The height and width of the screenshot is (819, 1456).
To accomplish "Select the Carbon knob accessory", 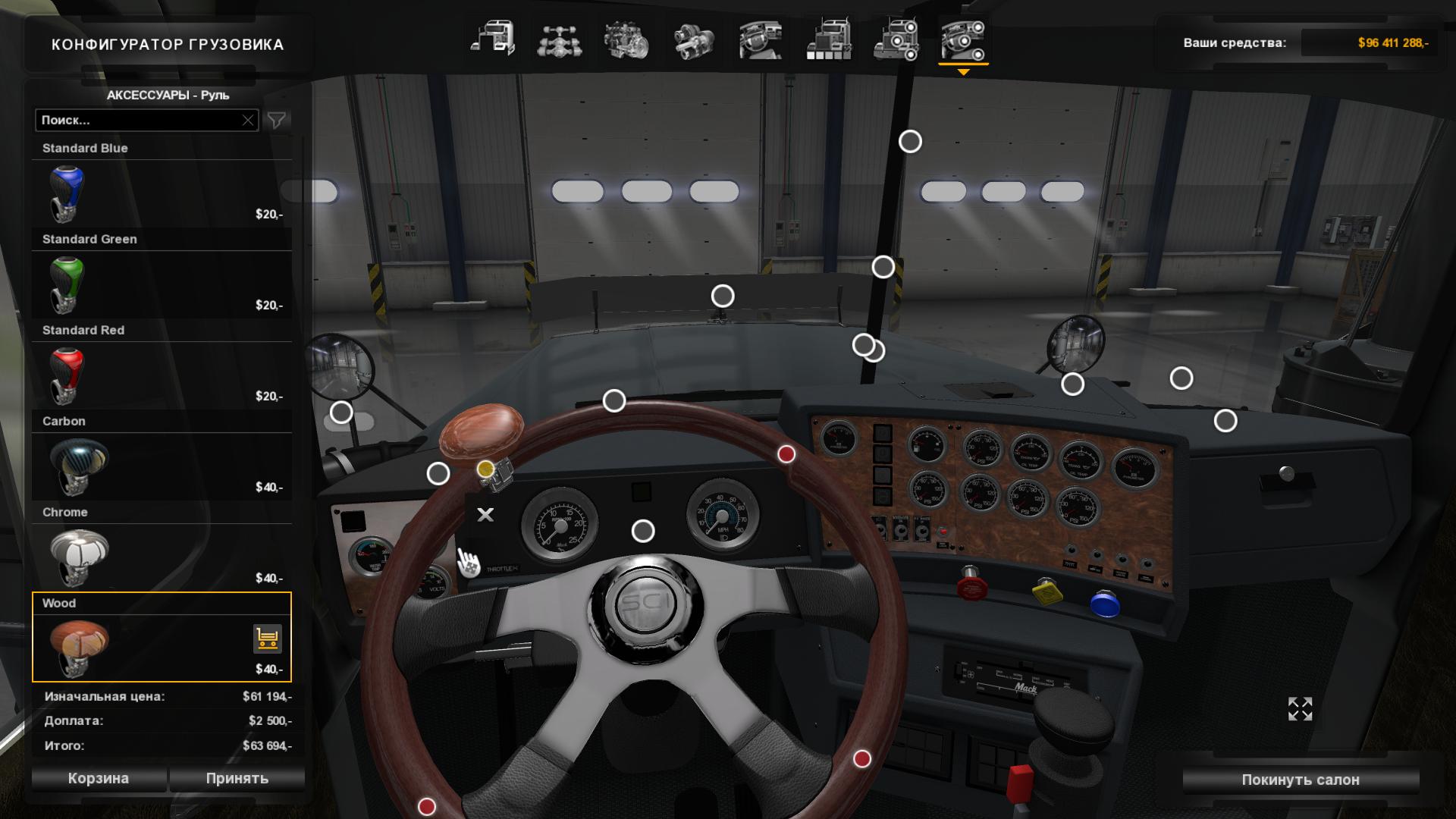I will click(x=162, y=466).
